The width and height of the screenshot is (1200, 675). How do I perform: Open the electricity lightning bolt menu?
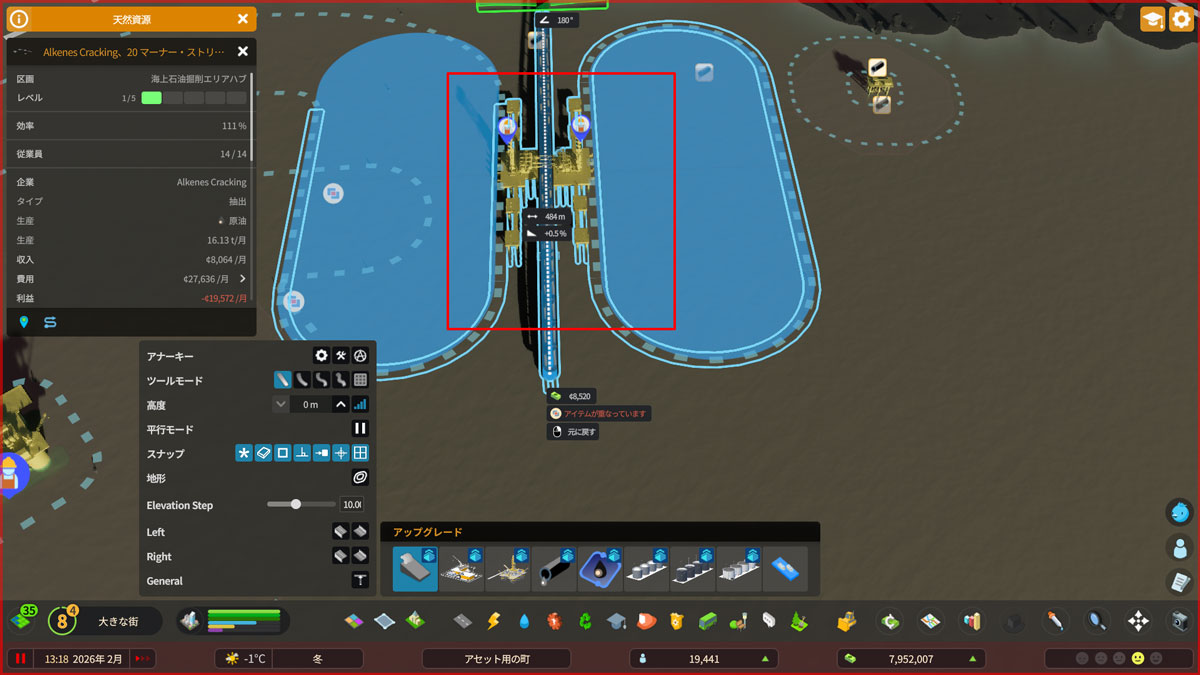492,622
